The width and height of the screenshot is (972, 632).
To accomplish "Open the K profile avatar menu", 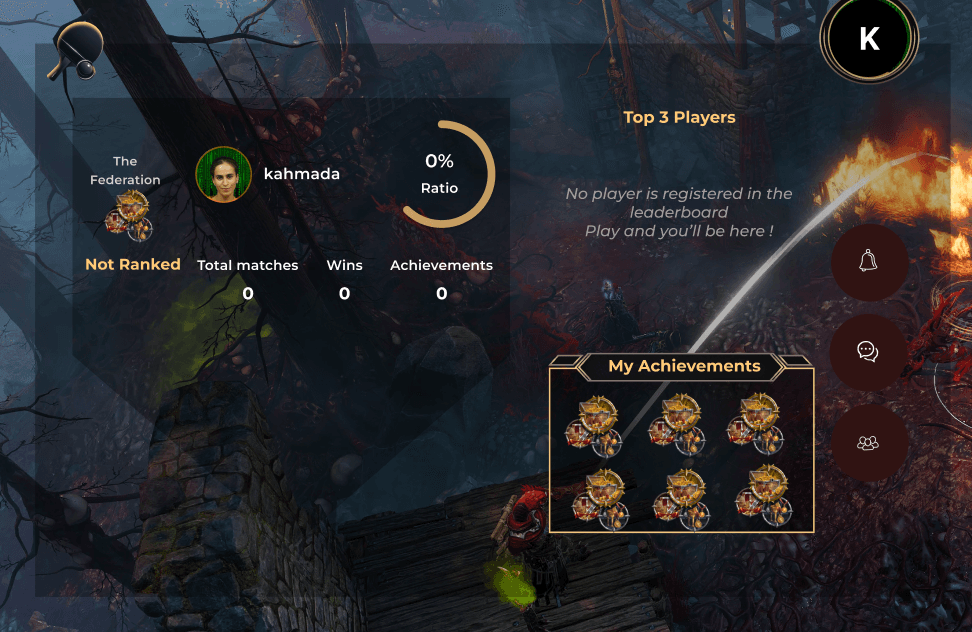I will [x=869, y=39].
